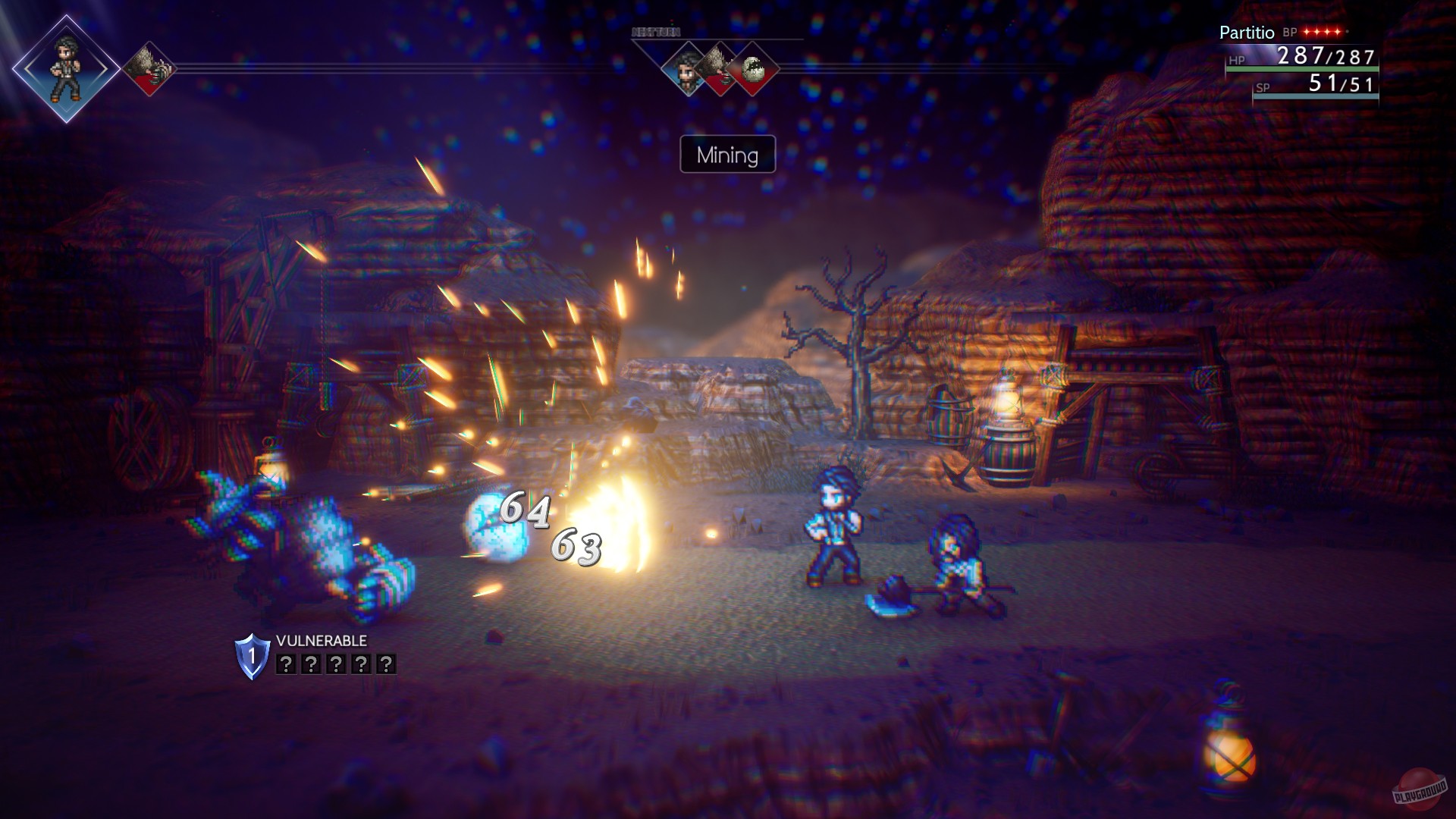This screenshot has height=819, width=1456.
Task: Toggle the fourth BP pip next to Partitio's name
Action: tap(1337, 32)
